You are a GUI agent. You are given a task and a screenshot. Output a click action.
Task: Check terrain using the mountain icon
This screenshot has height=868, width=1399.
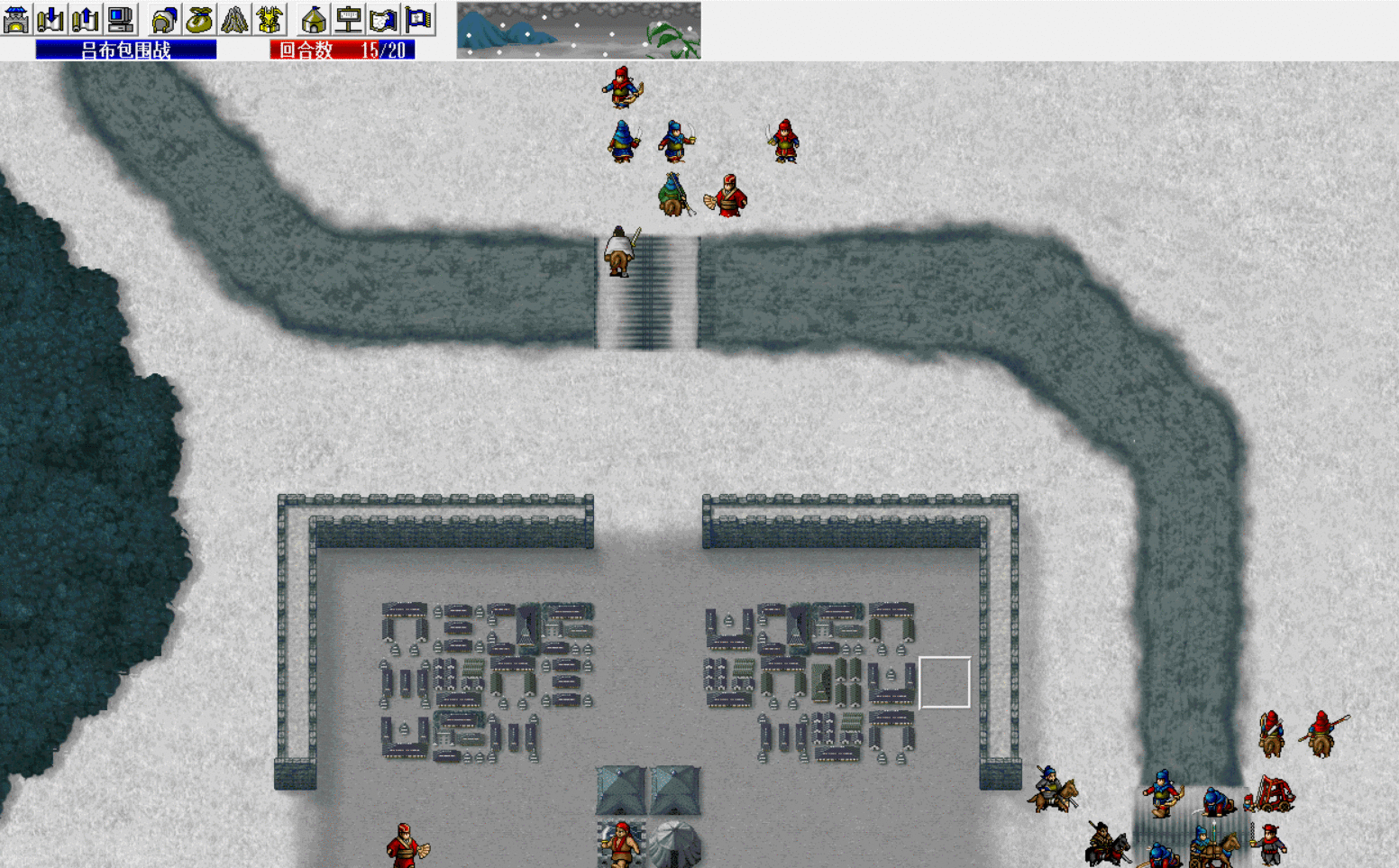click(x=234, y=17)
